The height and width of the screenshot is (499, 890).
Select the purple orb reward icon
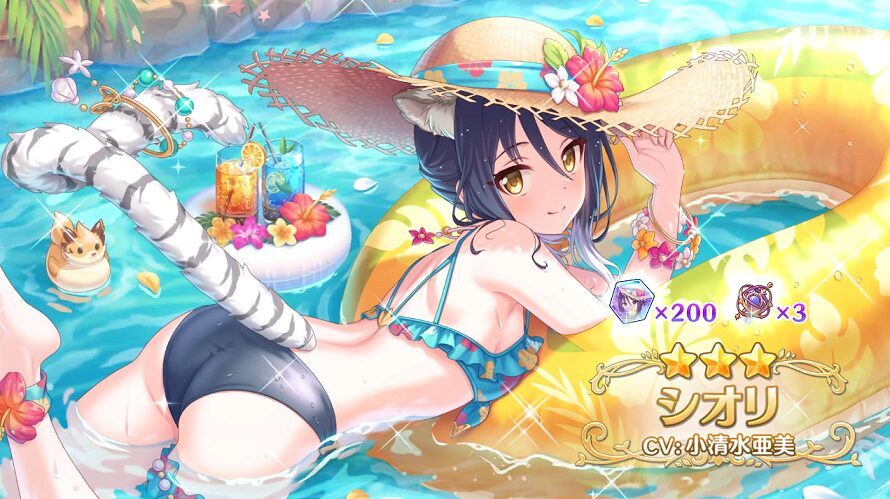(x=752, y=309)
